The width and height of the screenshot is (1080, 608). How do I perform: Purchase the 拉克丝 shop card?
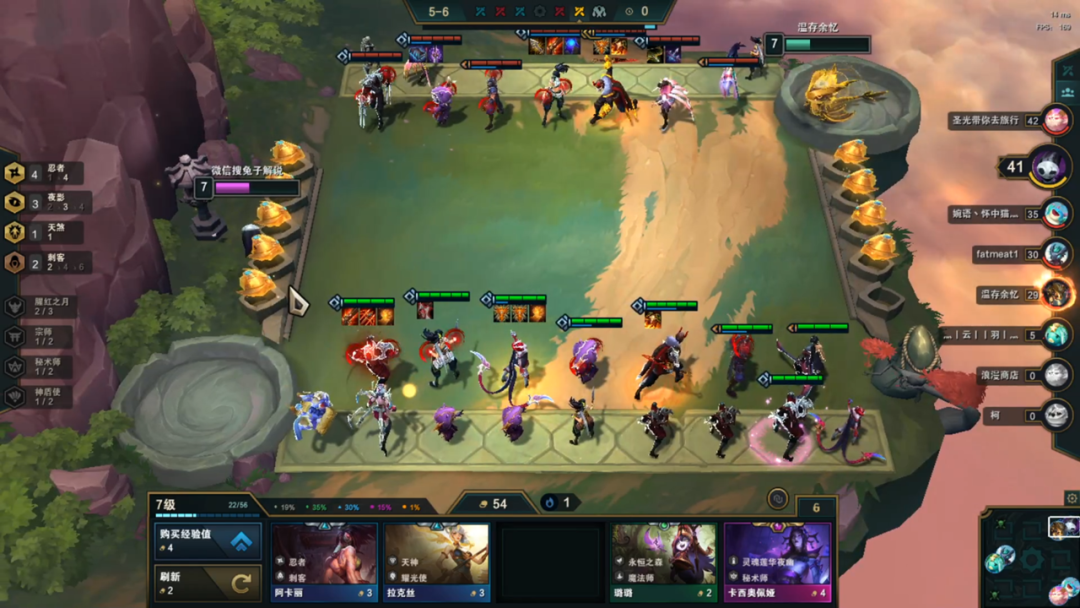pyautogui.click(x=436, y=562)
